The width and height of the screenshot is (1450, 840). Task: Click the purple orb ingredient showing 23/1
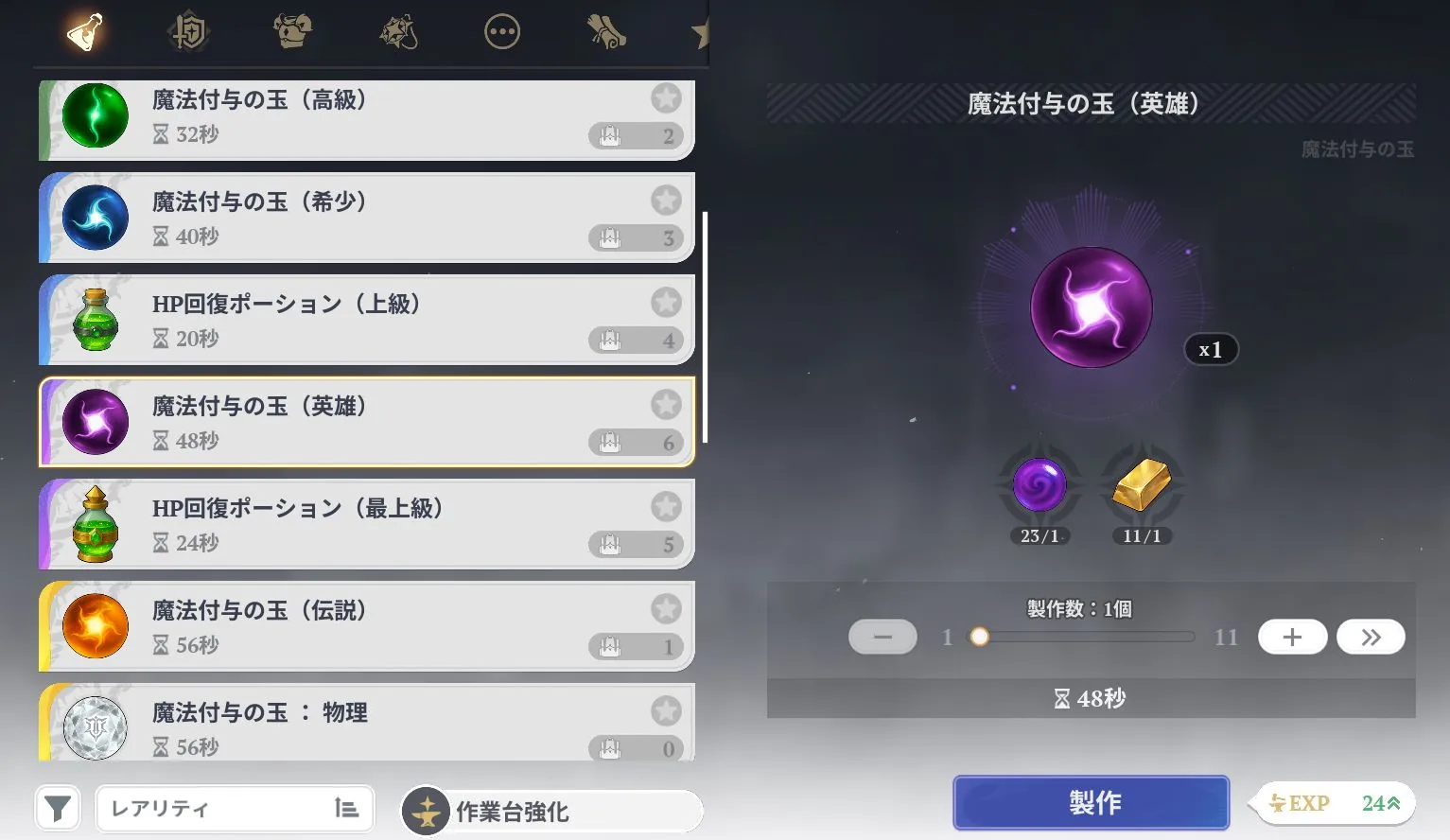[x=1040, y=484]
